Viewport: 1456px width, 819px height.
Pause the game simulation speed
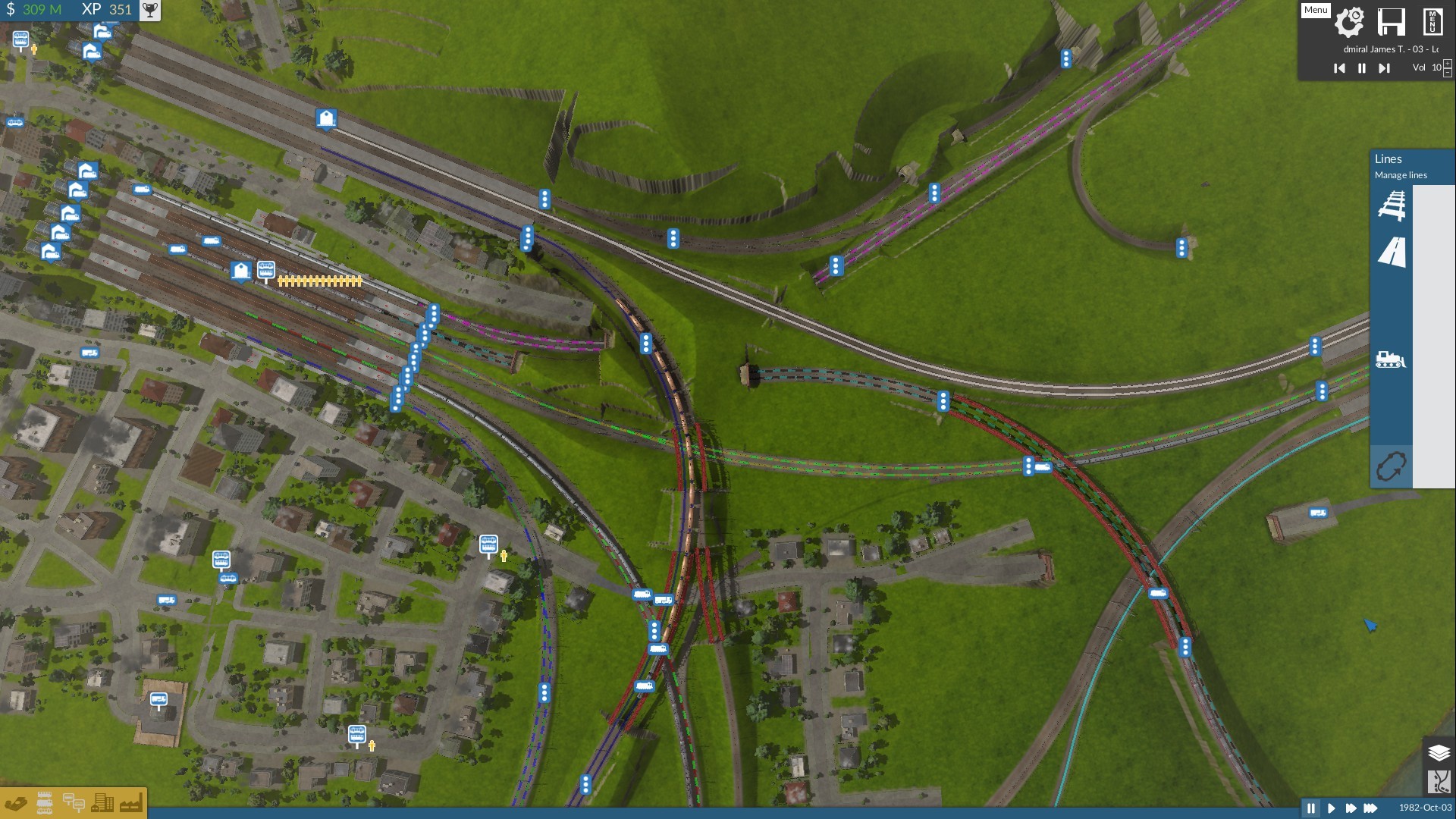pos(1310,808)
